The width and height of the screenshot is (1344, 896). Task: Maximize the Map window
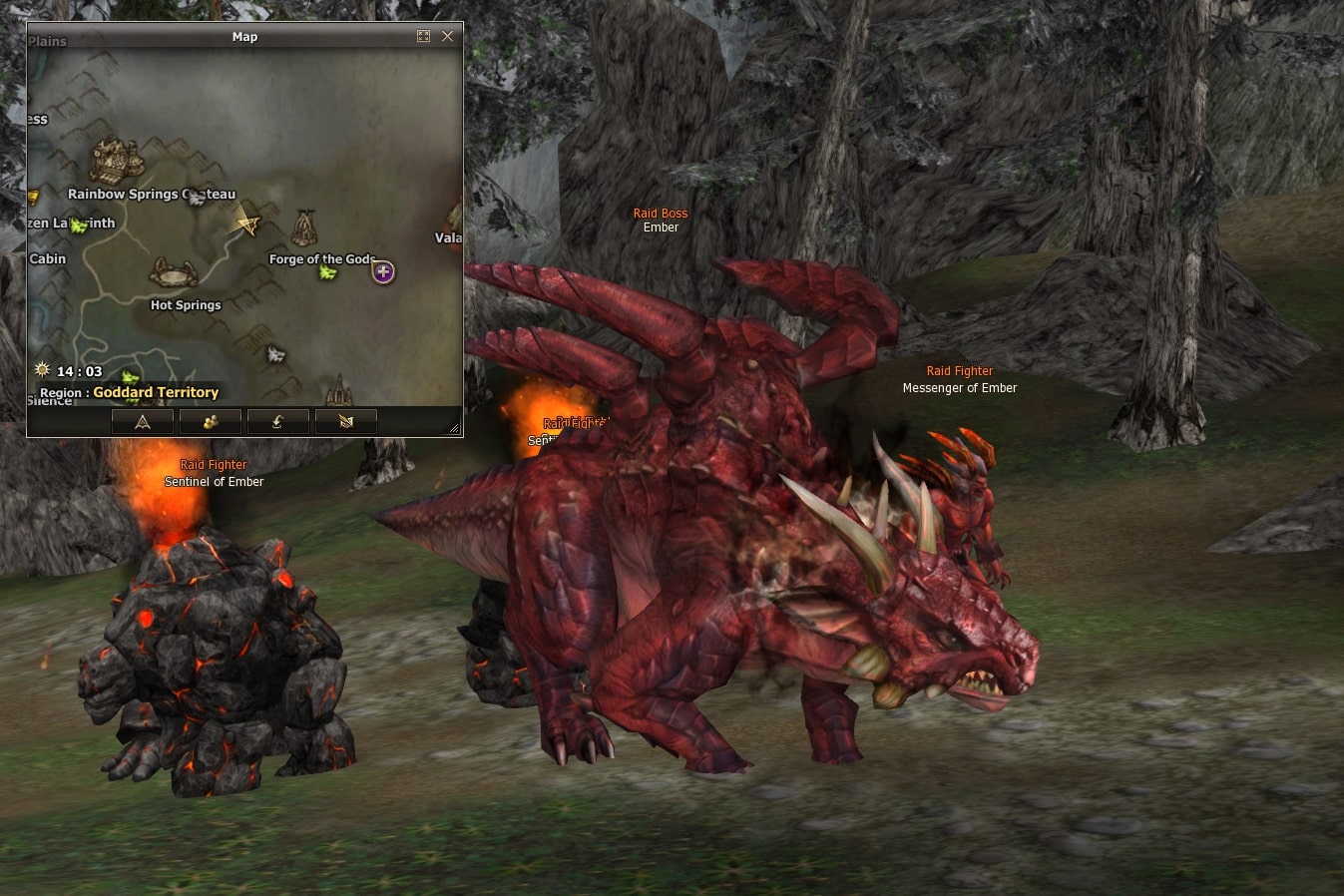click(x=423, y=36)
